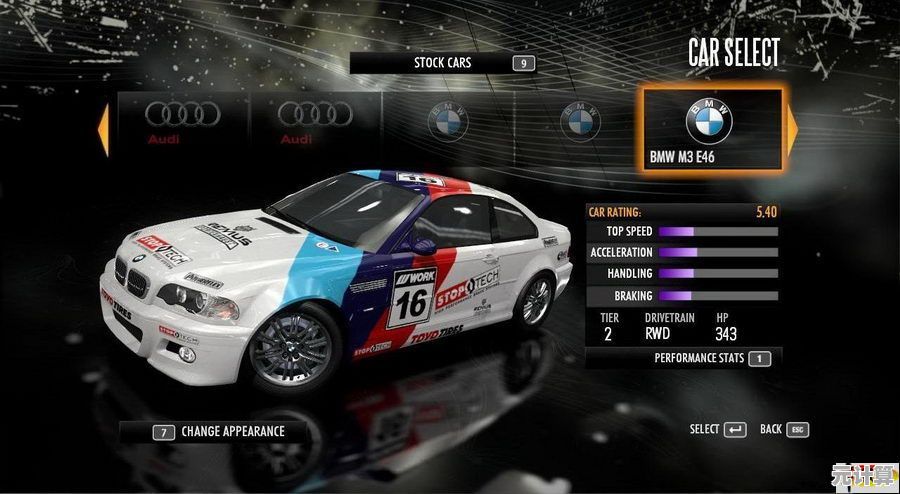Click the orange right arrow of car list
This screenshot has height=494, width=900.
tap(793, 129)
